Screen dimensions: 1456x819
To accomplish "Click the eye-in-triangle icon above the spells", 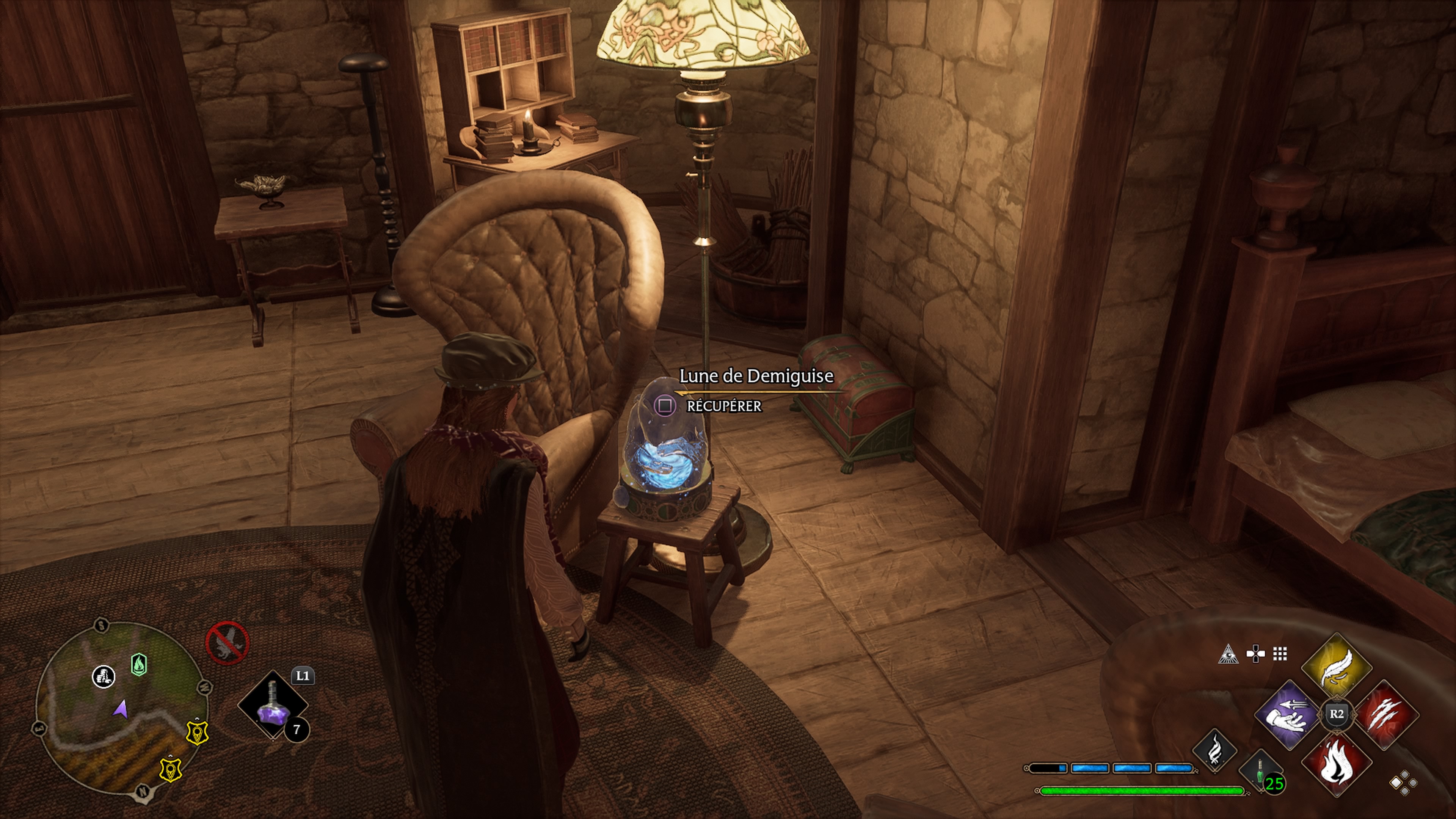I will tap(1228, 654).
